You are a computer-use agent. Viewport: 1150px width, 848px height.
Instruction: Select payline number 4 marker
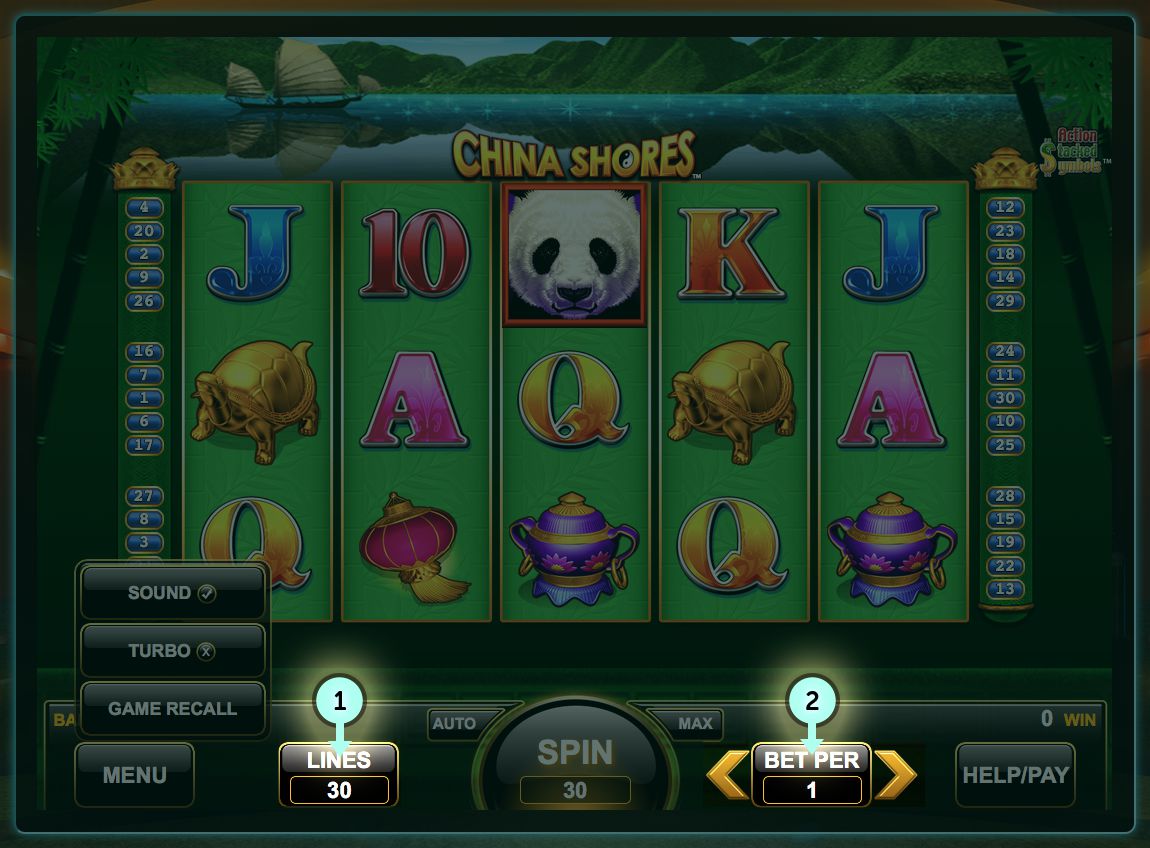click(x=144, y=208)
